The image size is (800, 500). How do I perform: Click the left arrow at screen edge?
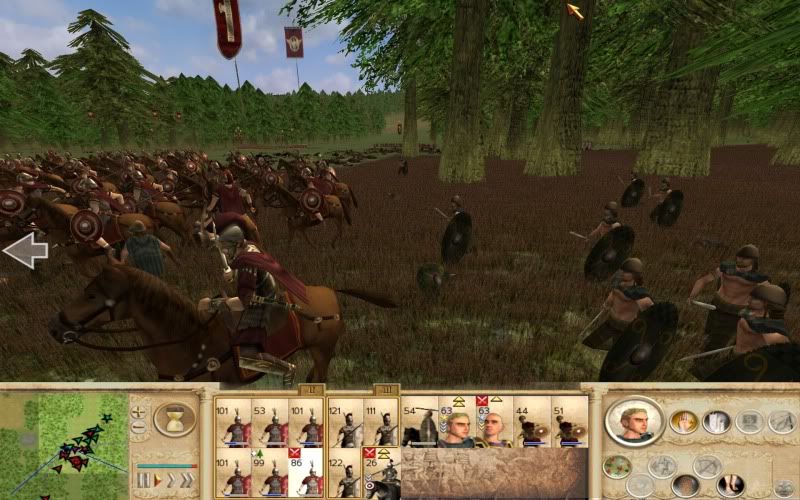point(25,251)
